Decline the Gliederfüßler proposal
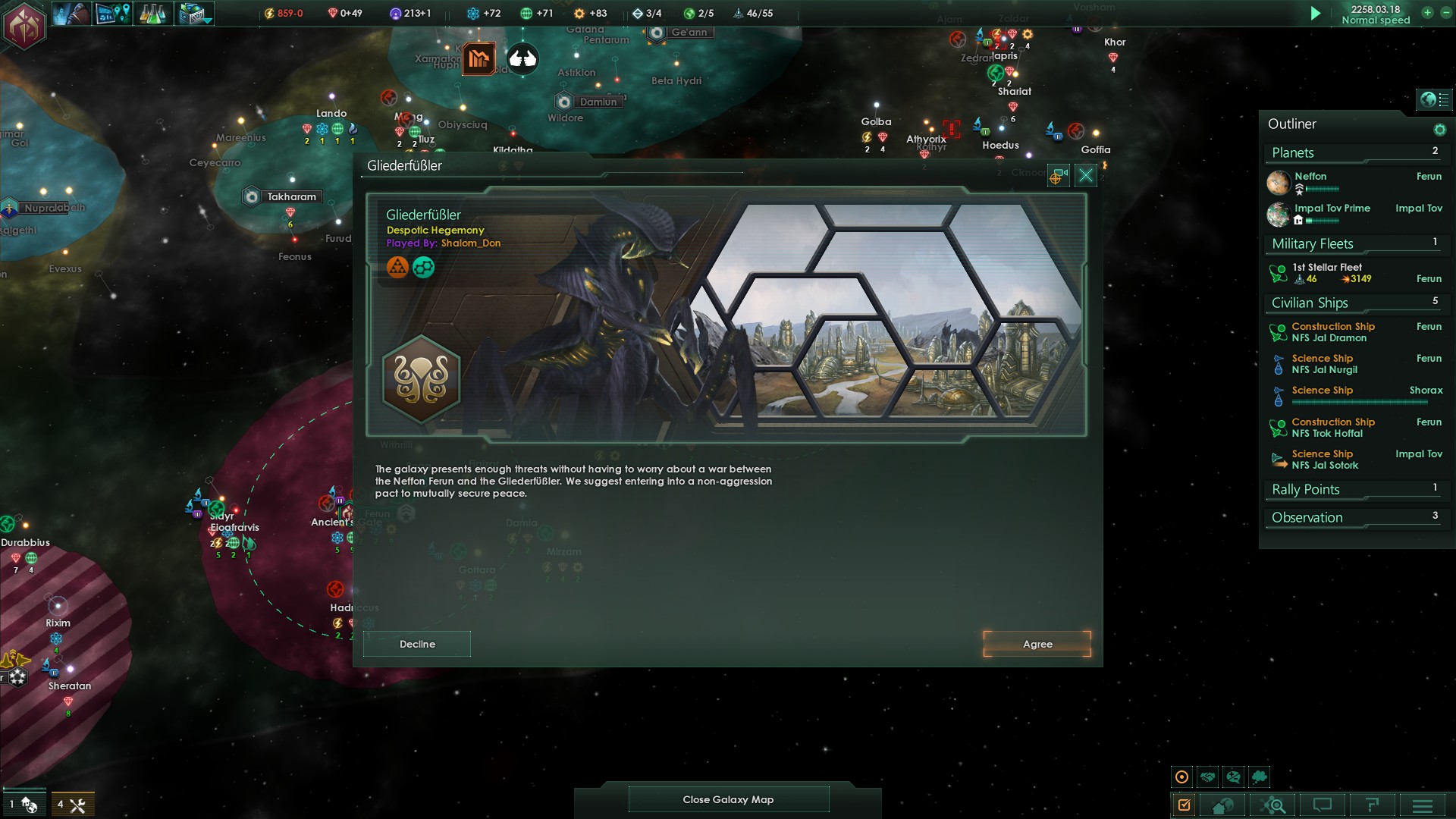The height and width of the screenshot is (819, 1456). [x=417, y=644]
